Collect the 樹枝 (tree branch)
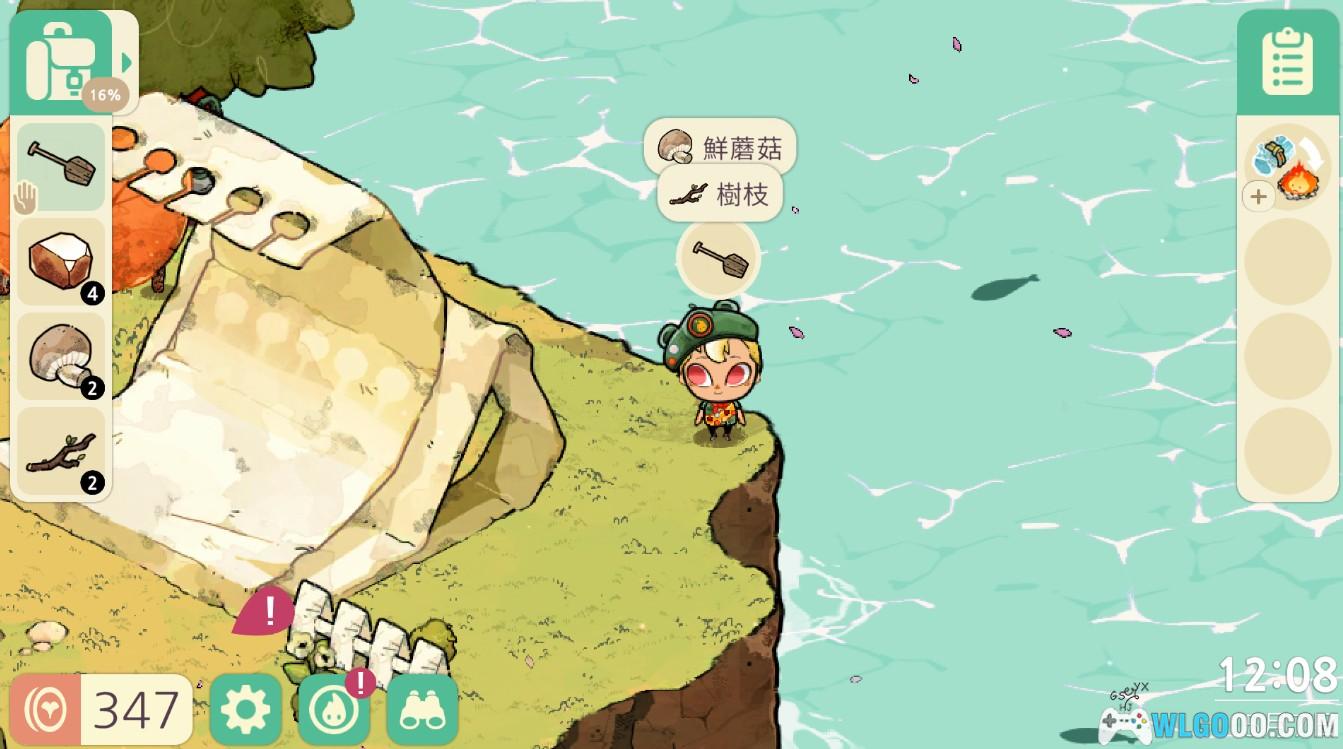 [718, 194]
